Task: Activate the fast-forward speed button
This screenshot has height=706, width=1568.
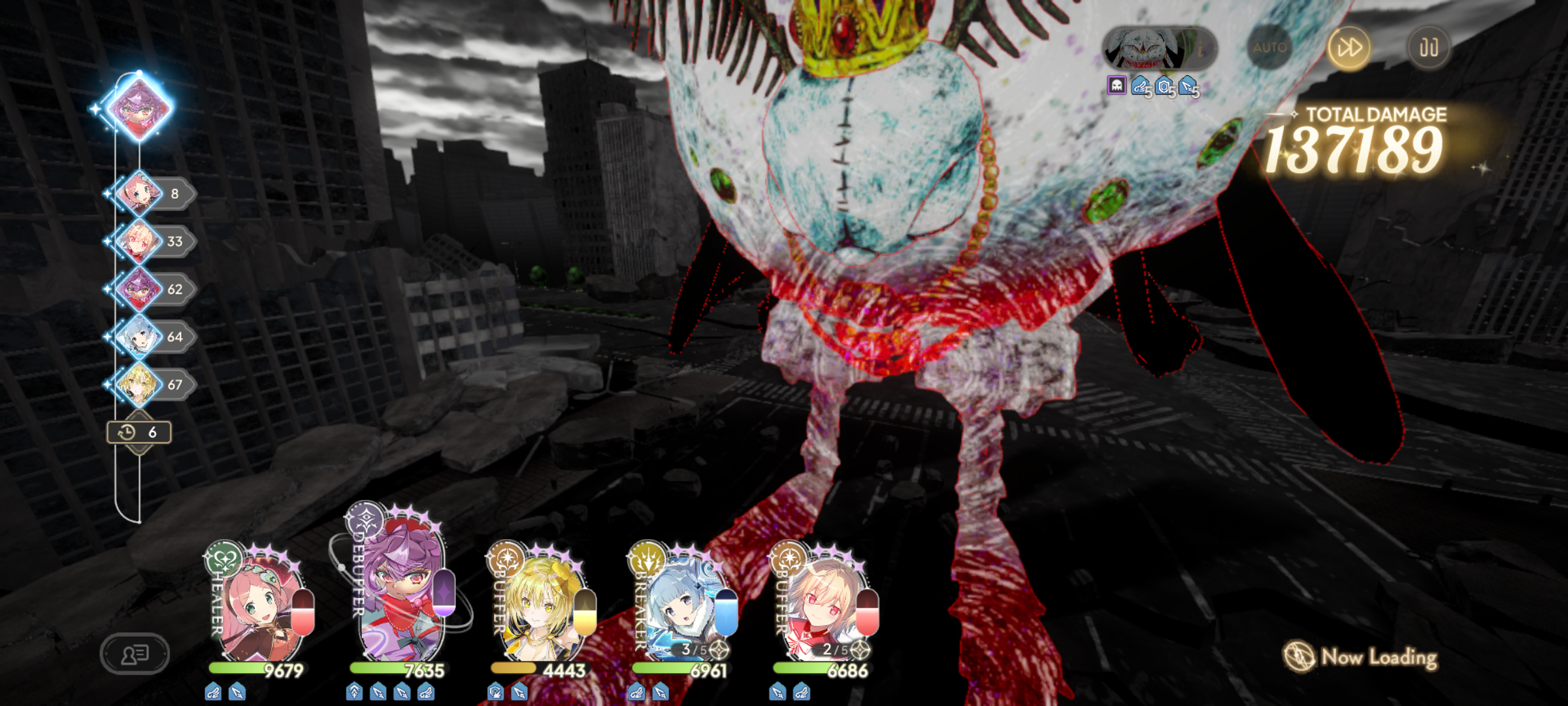Action: pos(1349,48)
